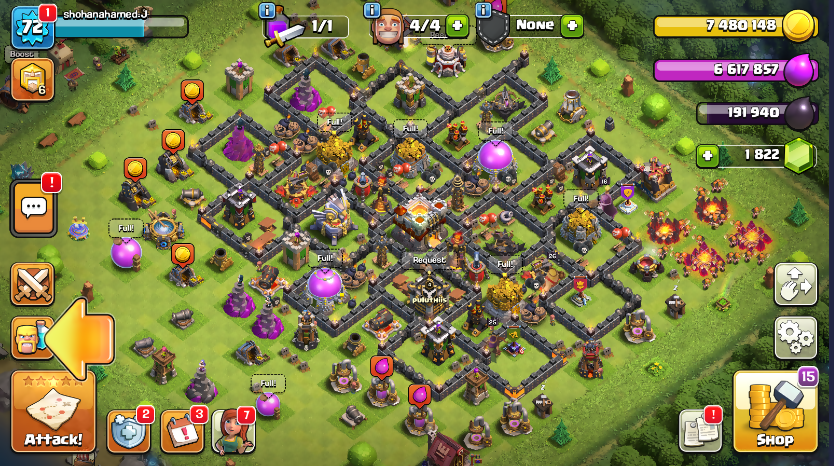Show info for builders 4/4 counter

372,11
